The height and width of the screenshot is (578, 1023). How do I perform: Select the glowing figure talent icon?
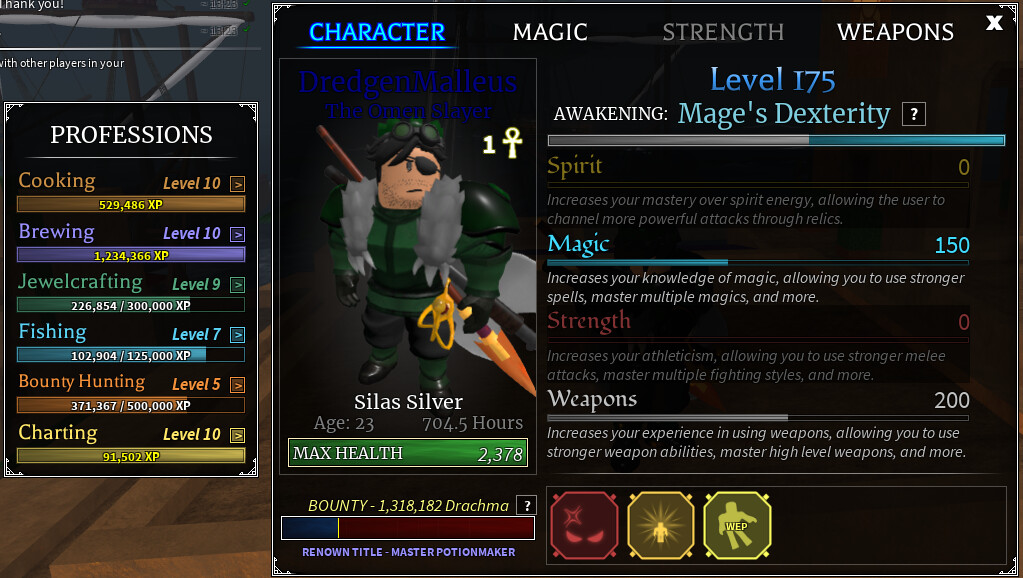659,524
